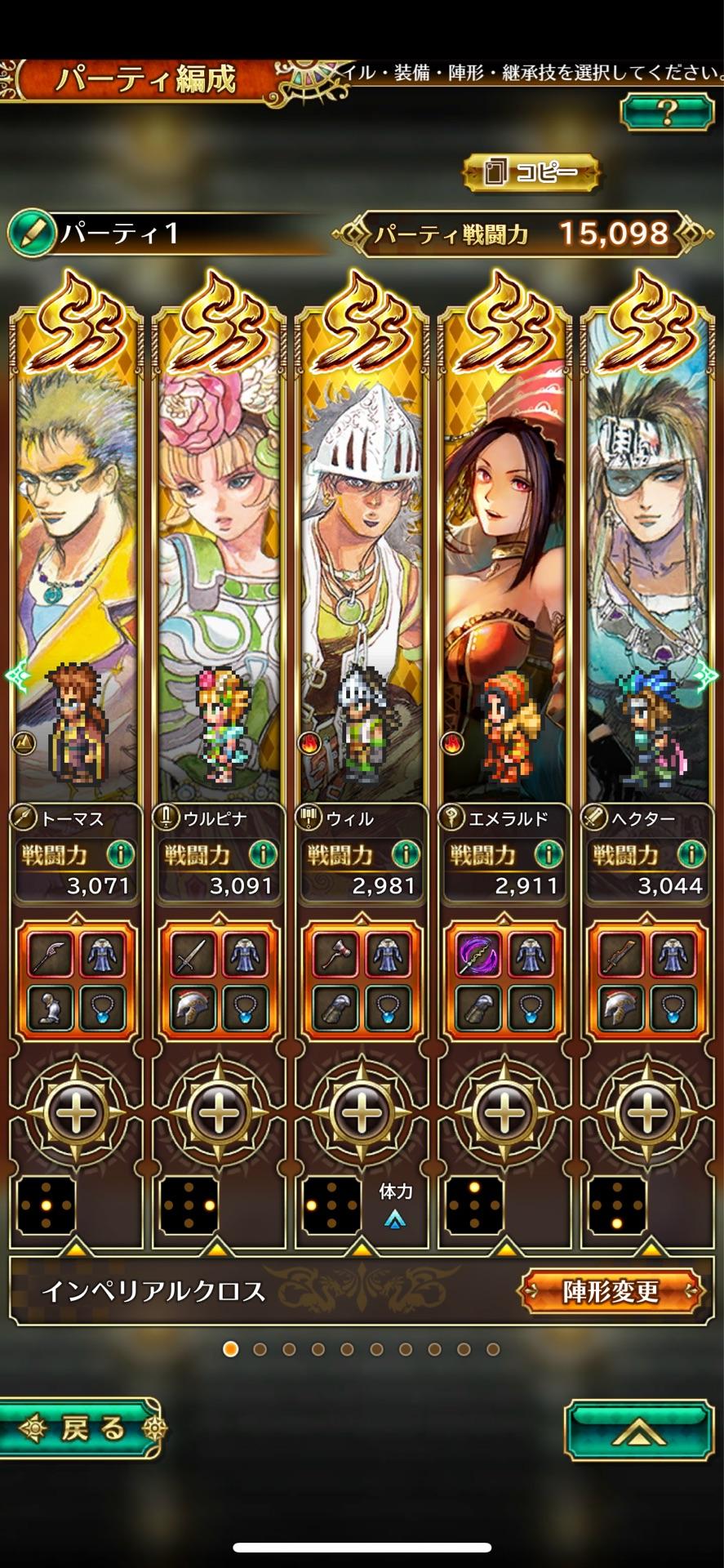
Task: Show ヘクター combat power info
Action: coord(691,855)
